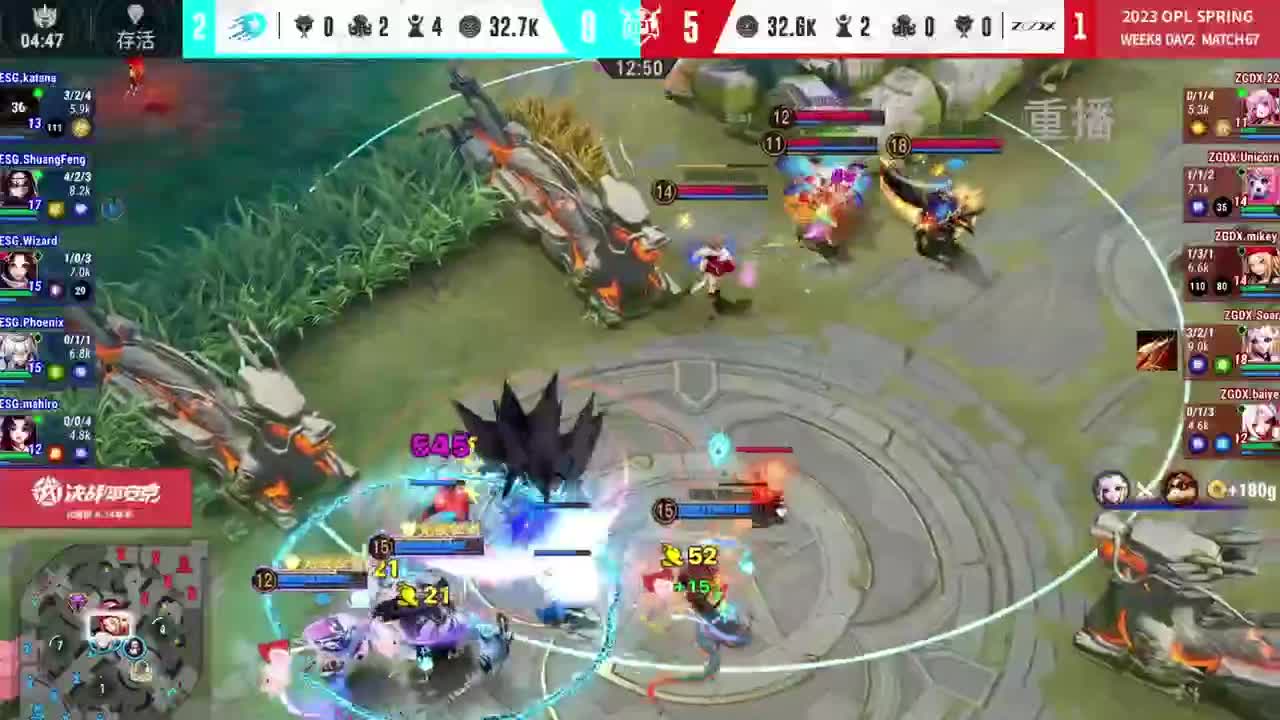Click the gold +180g kill reward indicator
Viewport: 1280px width, 720px height.
[x=1238, y=490]
